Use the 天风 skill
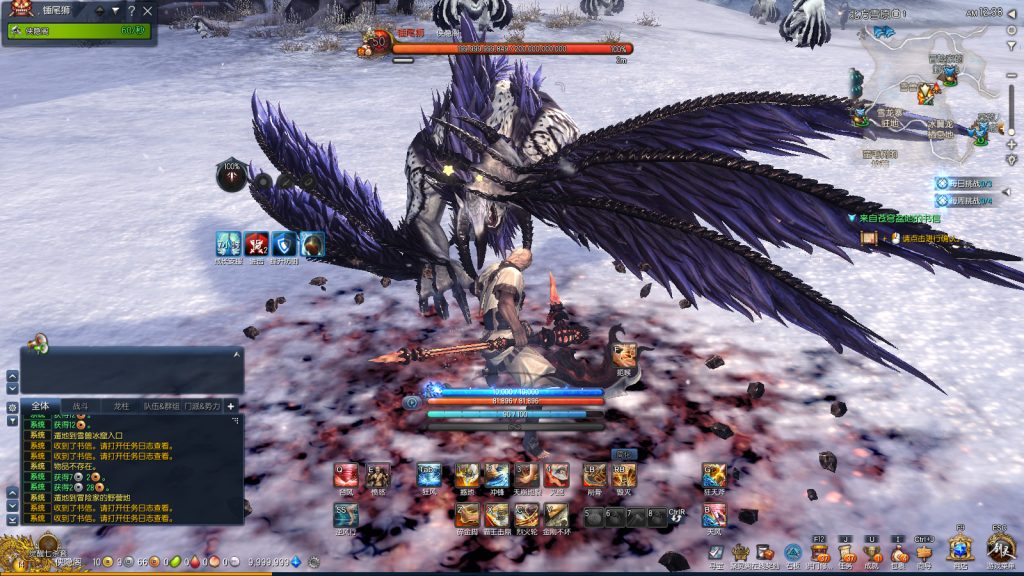 (x=713, y=515)
